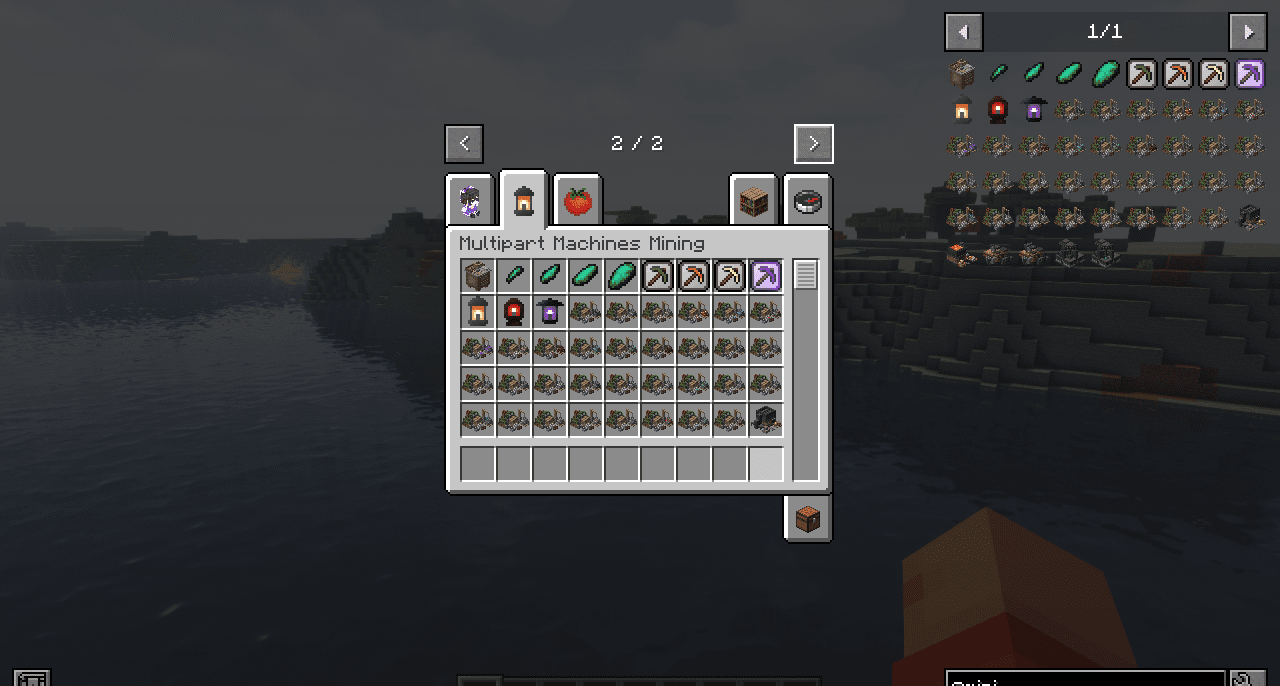Image resolution: width=1280 pixels, height=686 pixels.
Task: Go to the previous creative tab page
Action: pos(464,144)
